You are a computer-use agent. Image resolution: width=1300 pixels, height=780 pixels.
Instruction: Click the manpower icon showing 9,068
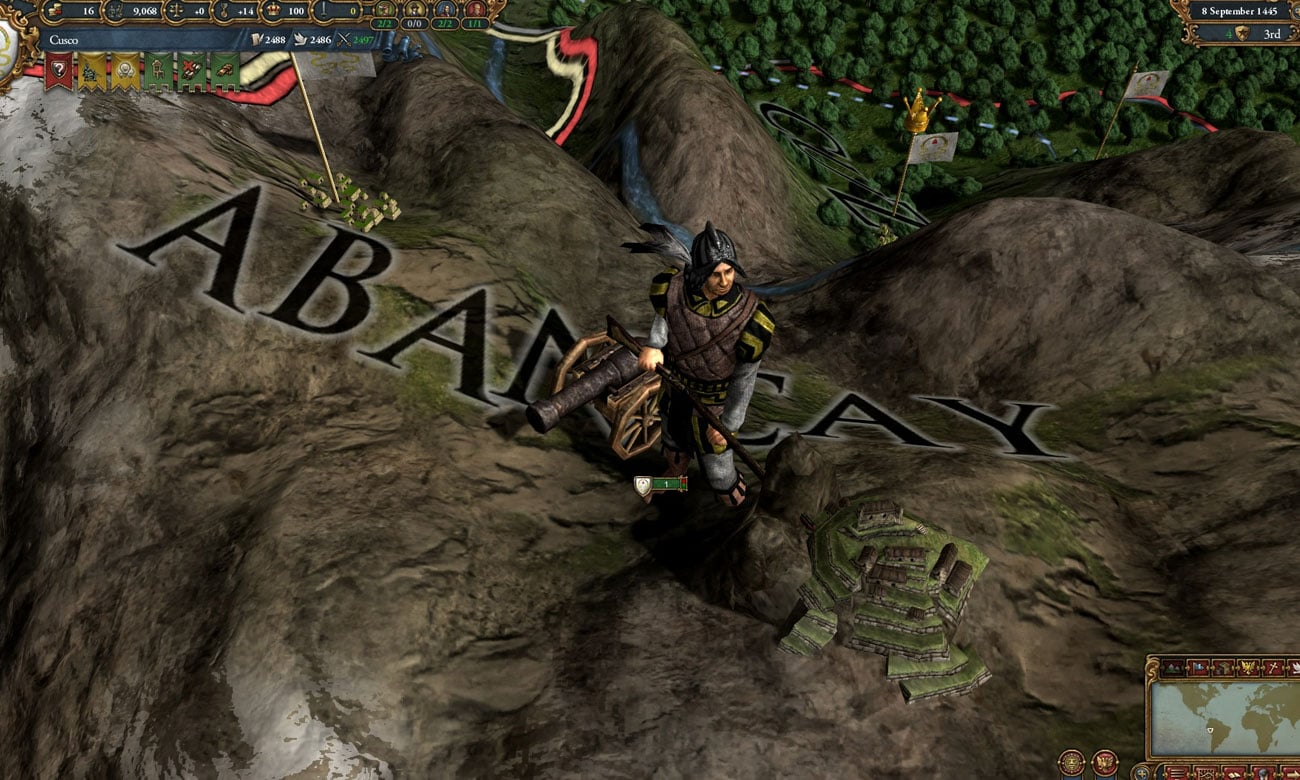point(114,11)
